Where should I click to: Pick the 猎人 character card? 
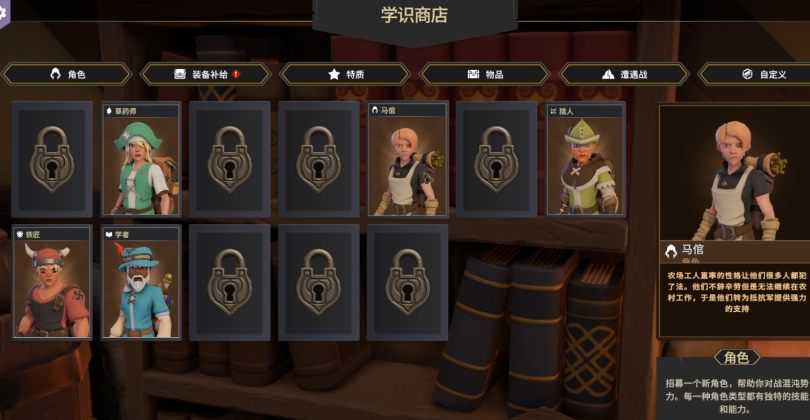click(586, 160)
